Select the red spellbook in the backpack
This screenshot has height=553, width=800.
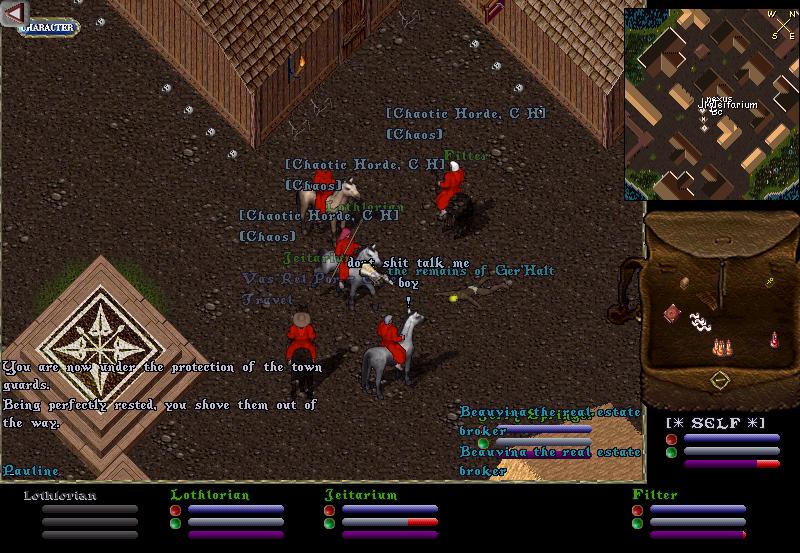point(672,314)
